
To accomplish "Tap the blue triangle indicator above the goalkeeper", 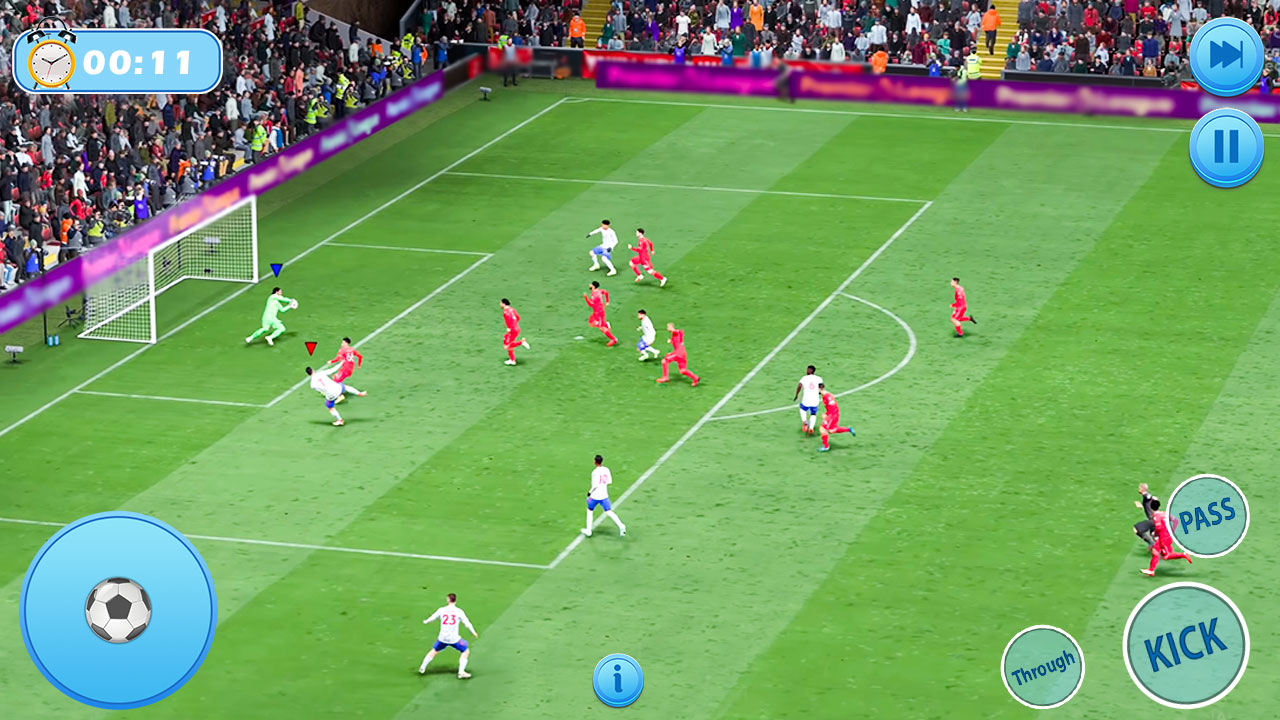I will pos(275,270).
